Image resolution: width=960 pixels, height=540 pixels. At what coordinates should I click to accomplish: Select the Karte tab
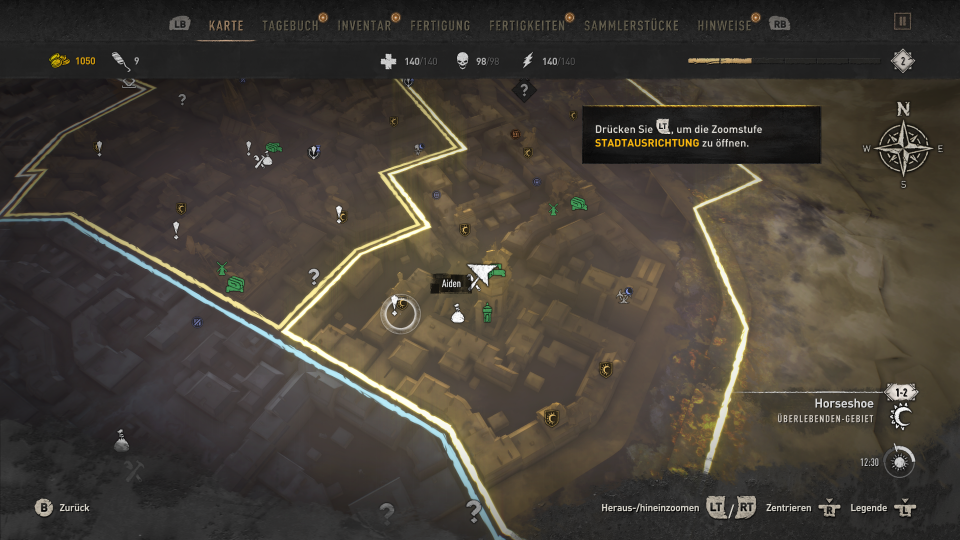[226, 25]
